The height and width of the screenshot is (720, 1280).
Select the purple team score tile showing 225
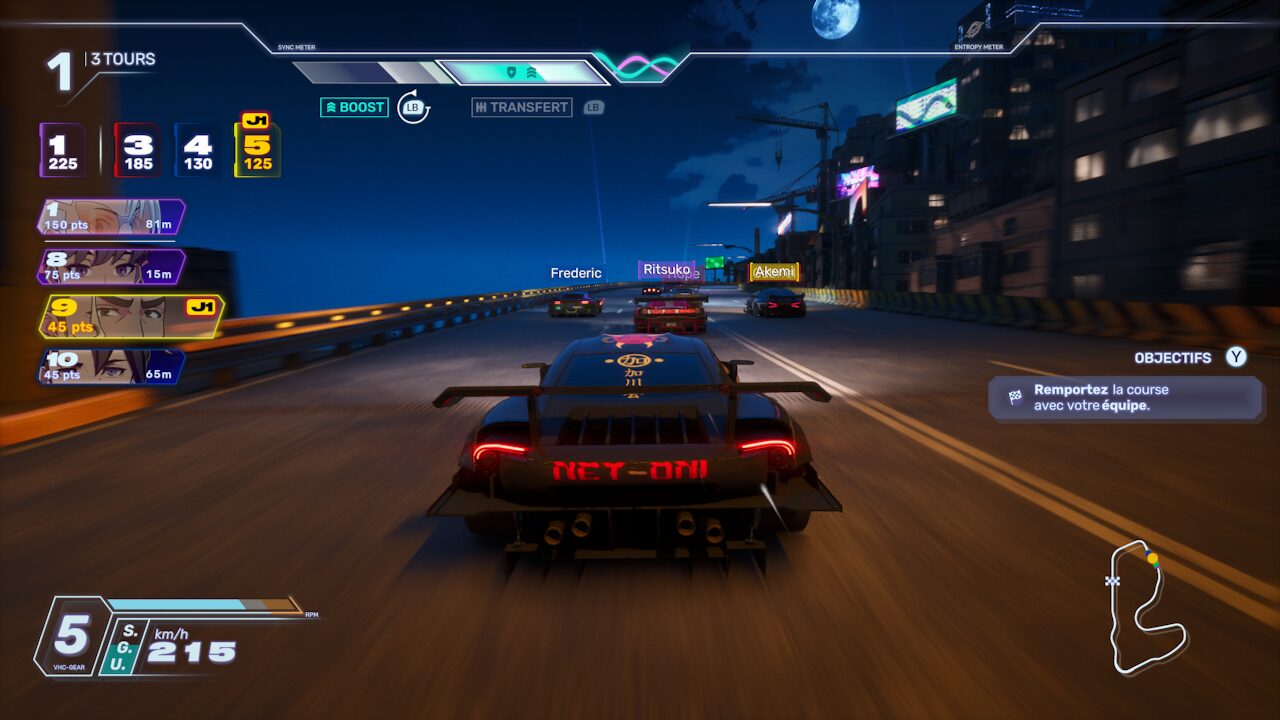tap(63, 151)
